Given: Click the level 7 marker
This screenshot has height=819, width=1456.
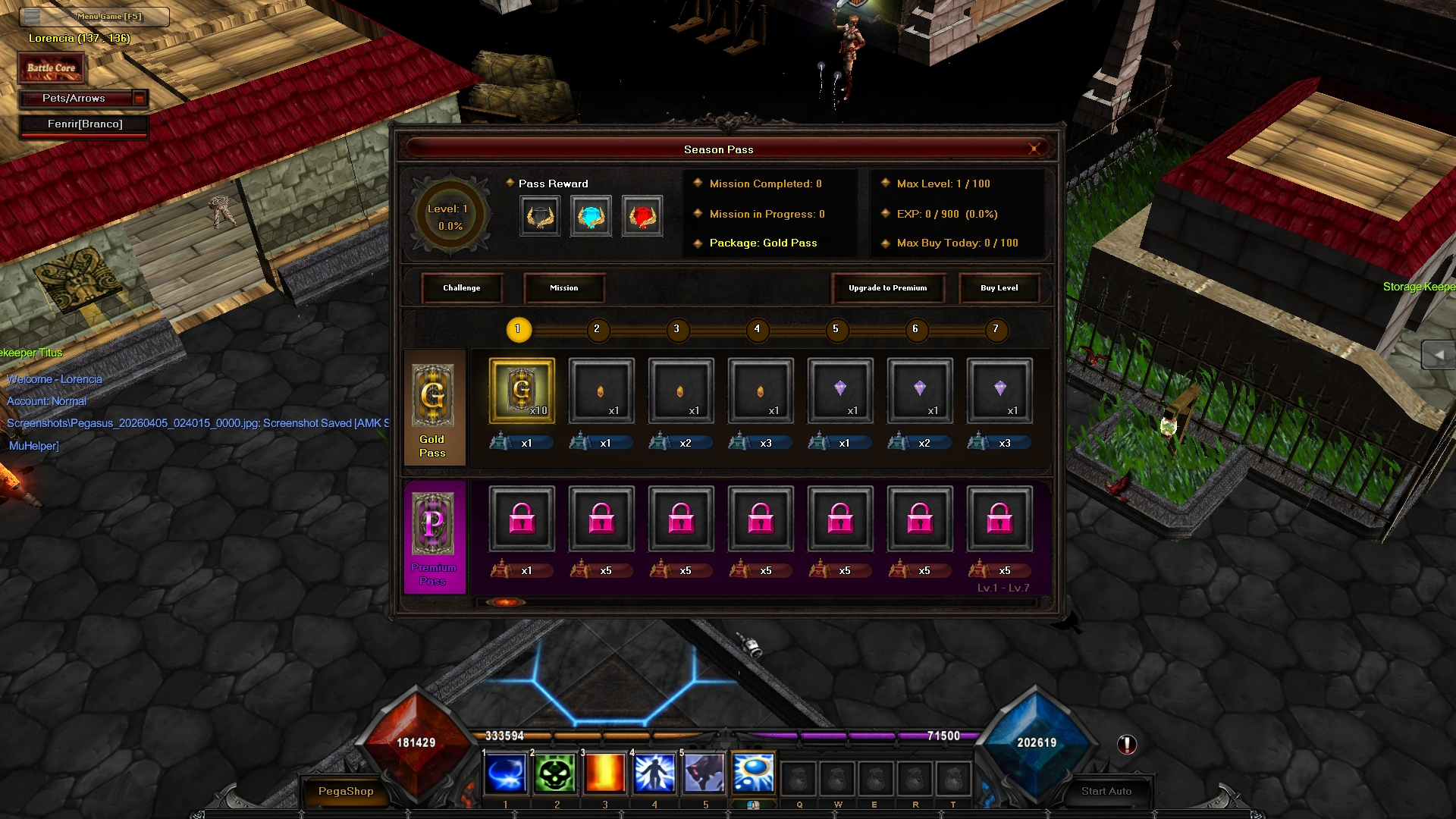Looking at the screenshot, I should pos(995,329).
